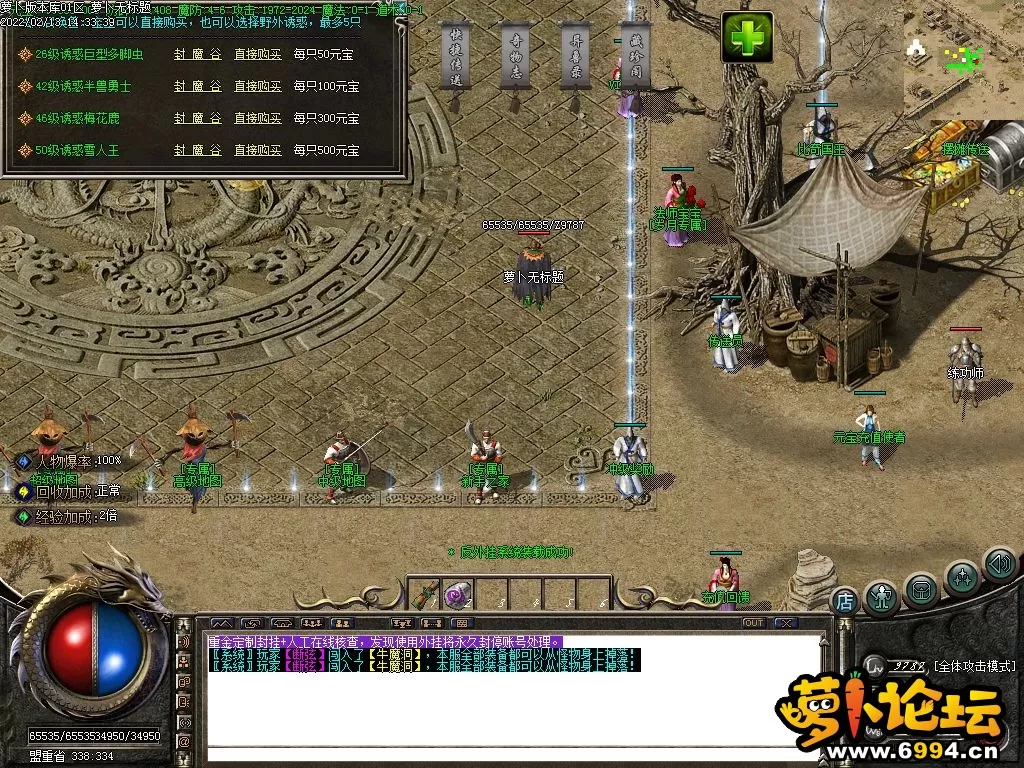
Task: Buy the 46级诱惑梅花鹿 directly
Action: [257, 118]
